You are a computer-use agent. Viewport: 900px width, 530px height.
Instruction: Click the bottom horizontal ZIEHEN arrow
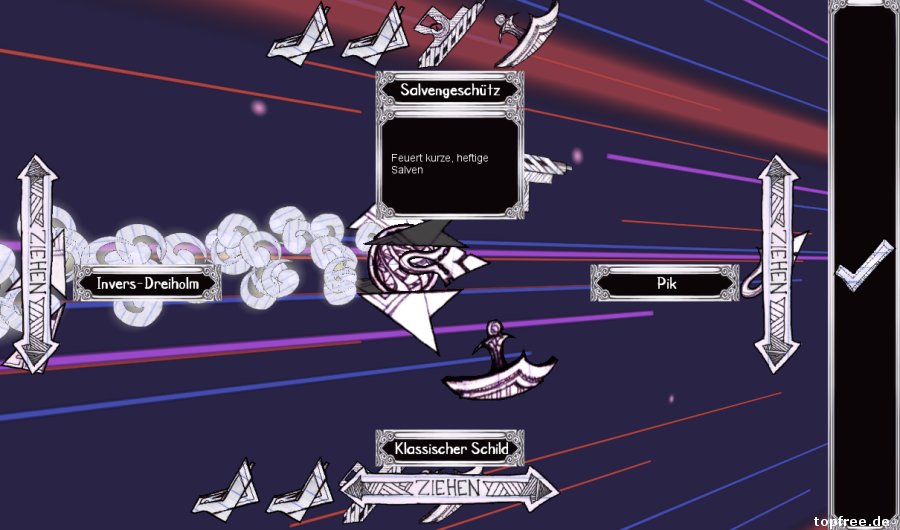click(x=449, y=489)
